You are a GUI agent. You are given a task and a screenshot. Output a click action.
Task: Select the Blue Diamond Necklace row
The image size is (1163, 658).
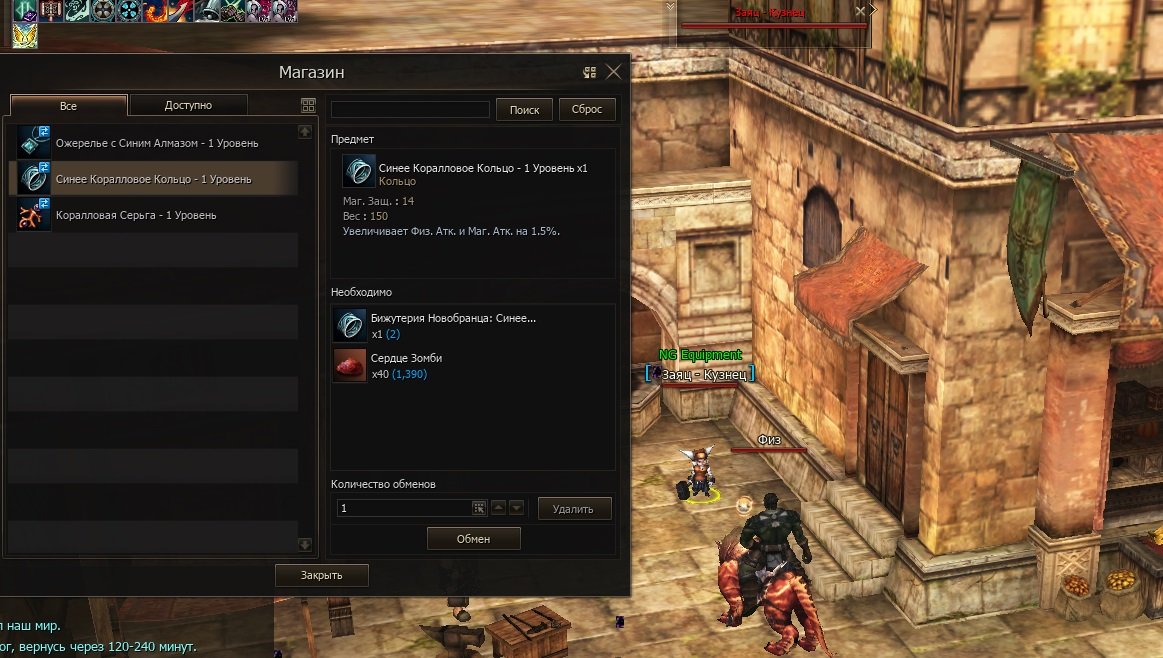(157, 143)
